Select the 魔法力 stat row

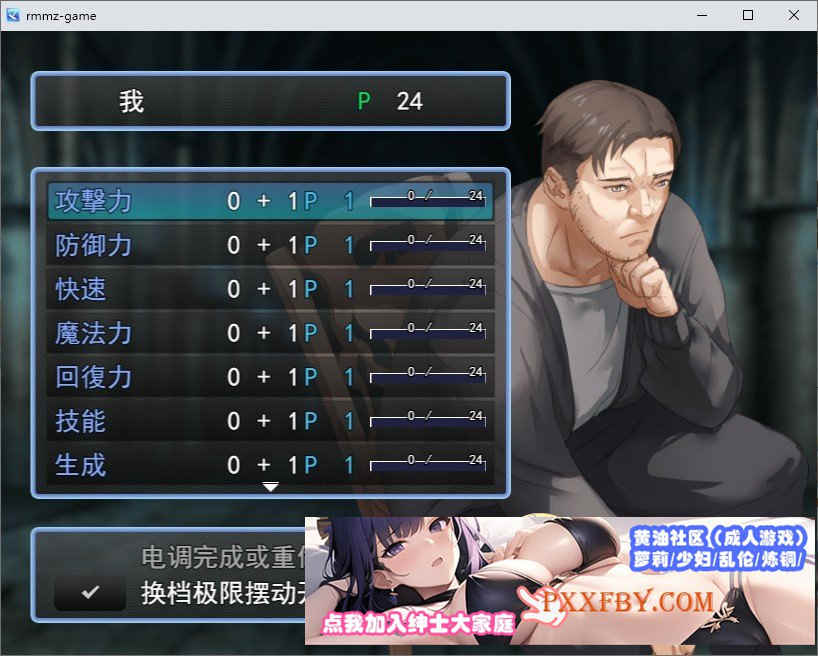pyautogui.click(x=270, y=333)
